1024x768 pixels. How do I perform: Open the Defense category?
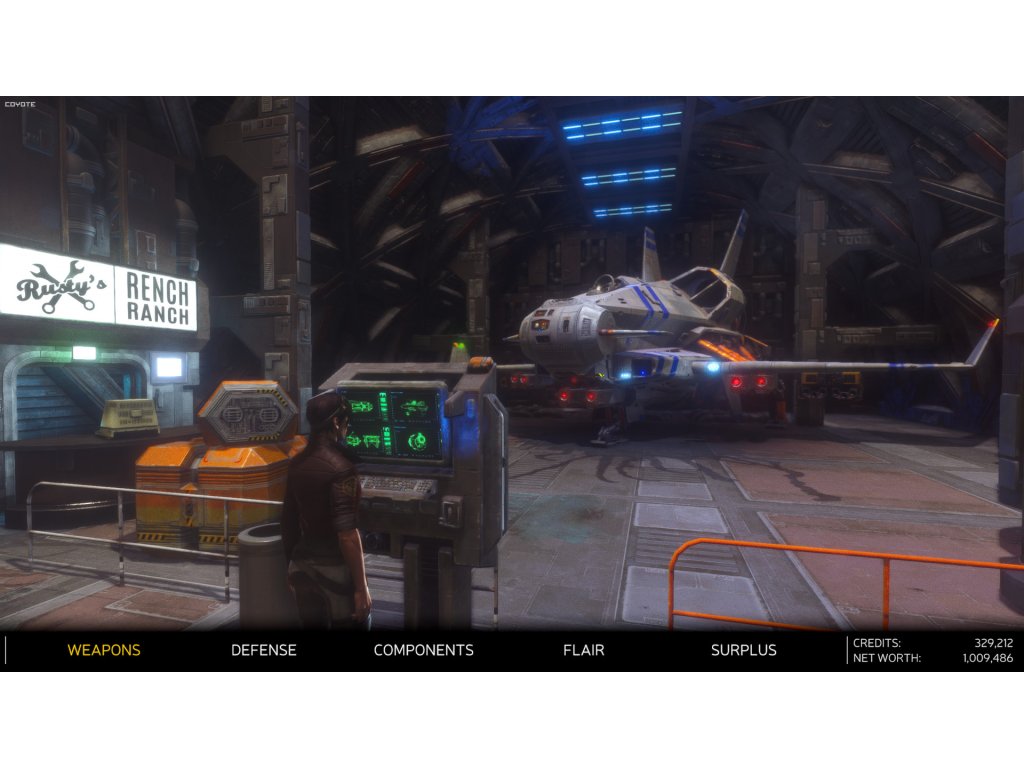264,650
